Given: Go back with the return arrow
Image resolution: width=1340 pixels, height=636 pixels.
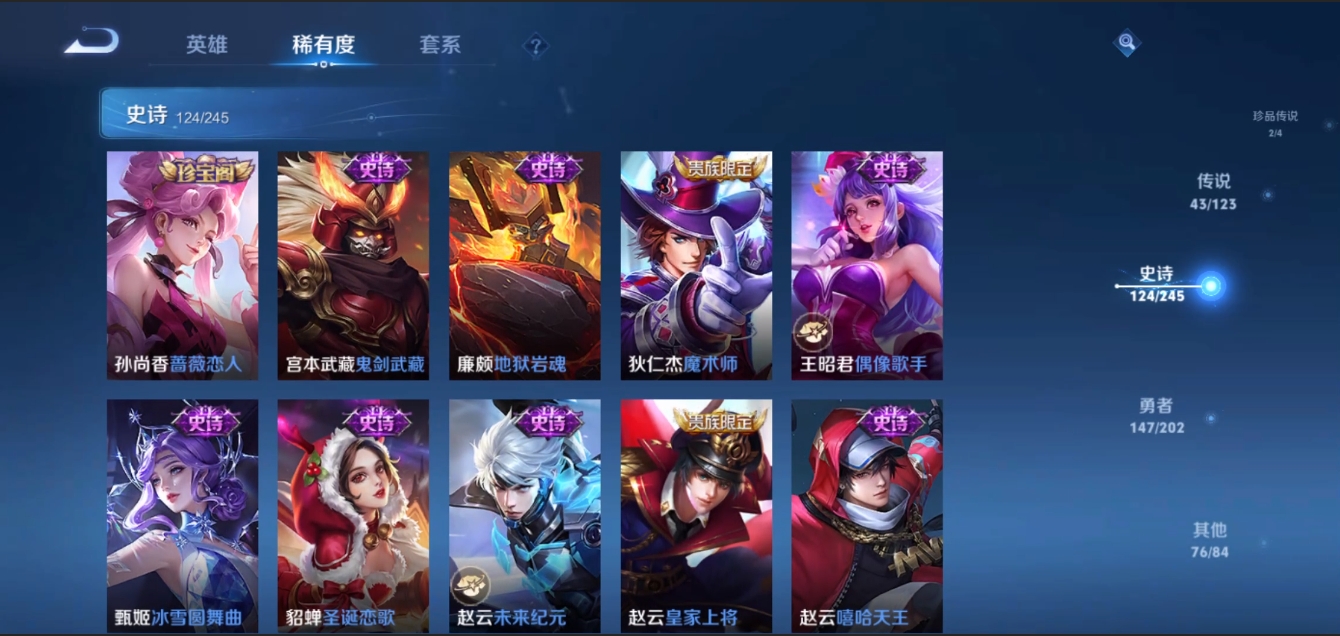Looking at the screenshot, I should pos(92,42).
